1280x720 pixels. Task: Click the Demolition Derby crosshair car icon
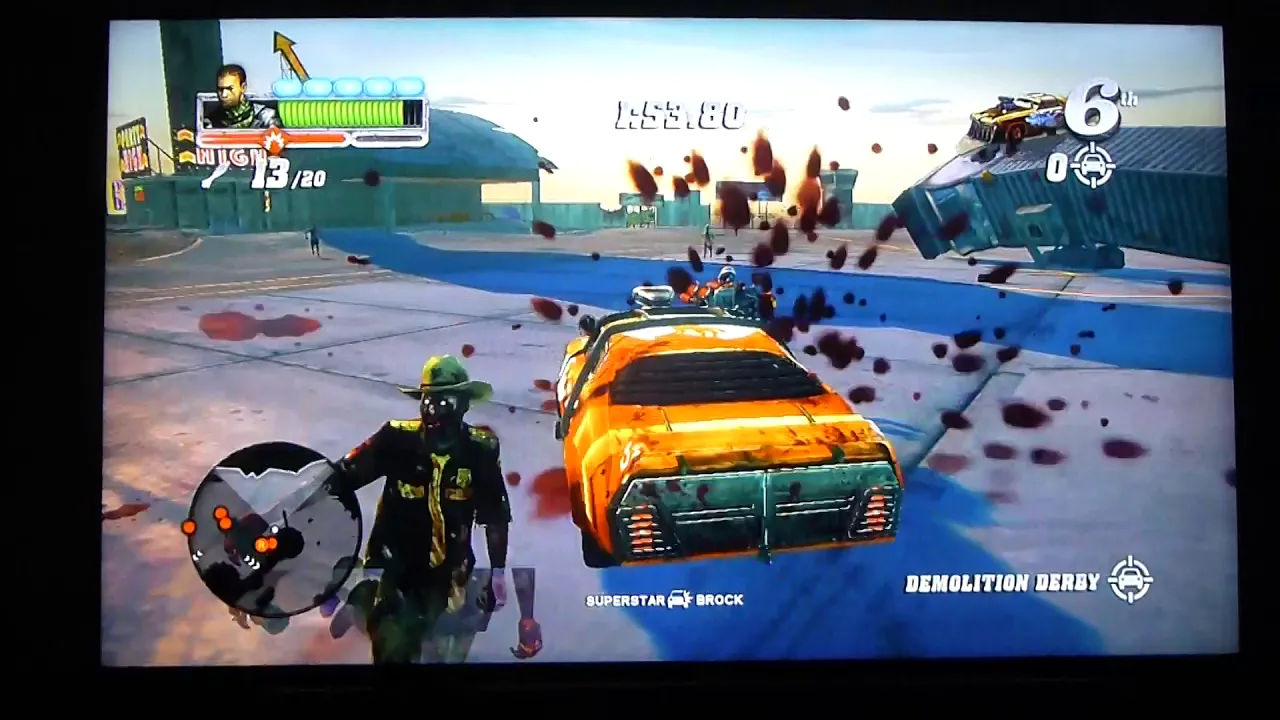pyautogui.click(x=1130, y=580)
